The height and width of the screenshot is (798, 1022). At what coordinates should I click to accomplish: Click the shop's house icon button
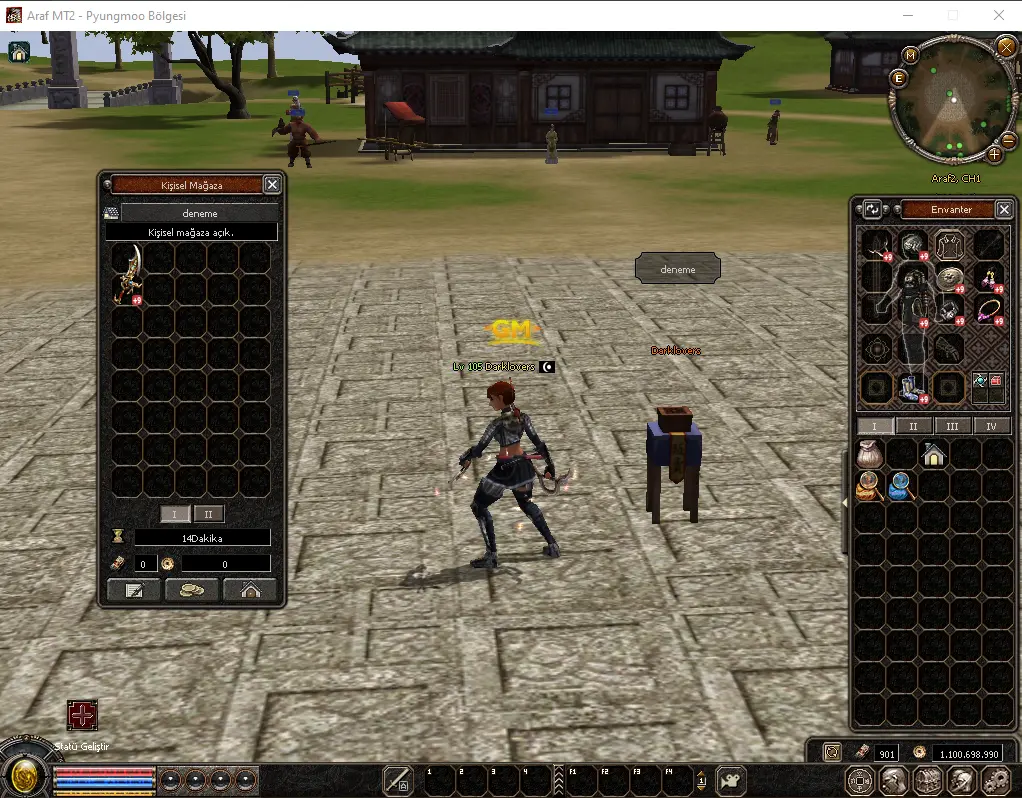pyautogui.click(x=250, y=590)
